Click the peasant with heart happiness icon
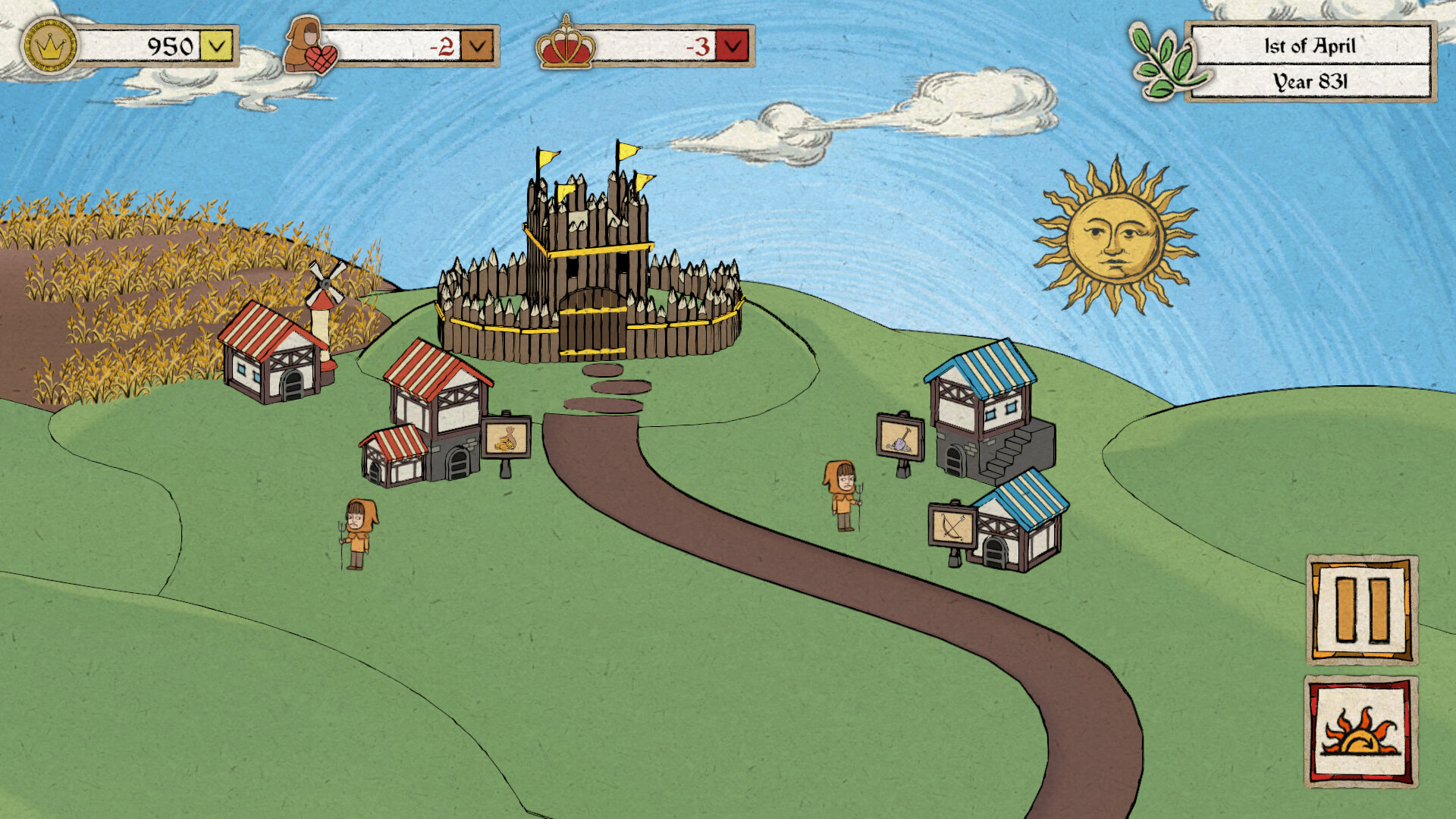The image size is (1456, 819). click(309, 44)
